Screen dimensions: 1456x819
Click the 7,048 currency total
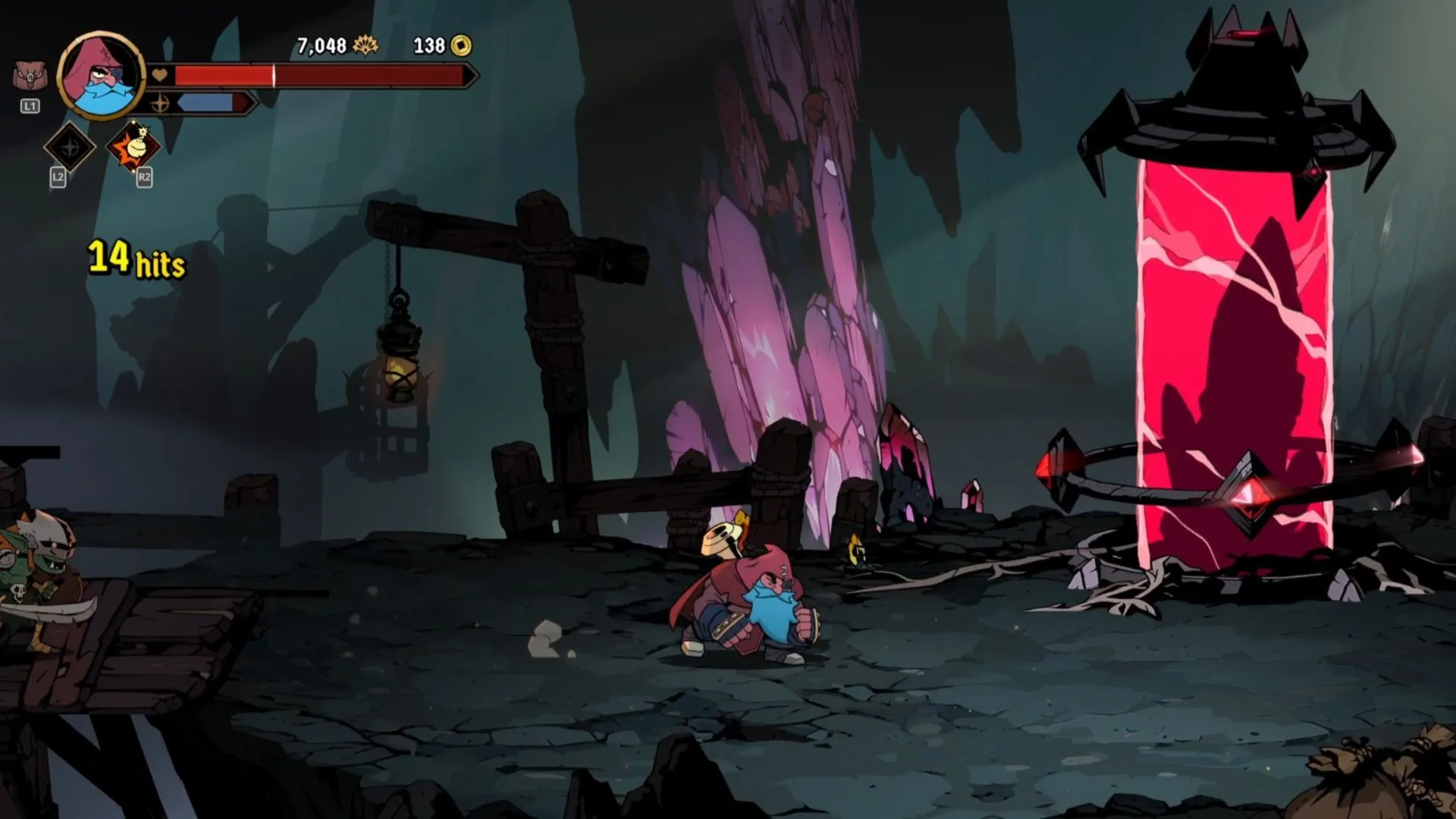coord(322,45)
